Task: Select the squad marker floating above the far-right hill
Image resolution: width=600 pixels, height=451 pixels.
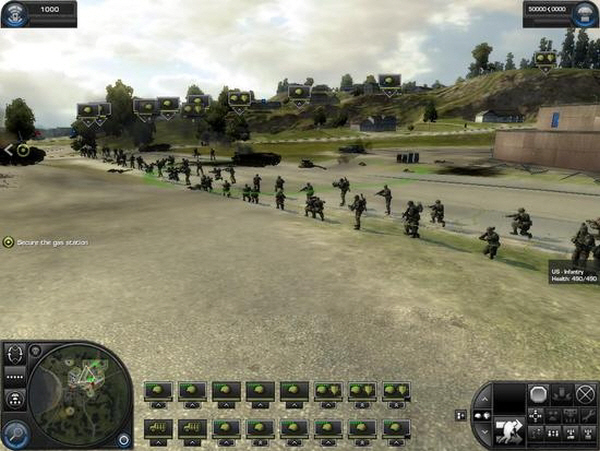Action: click(544, 59)
